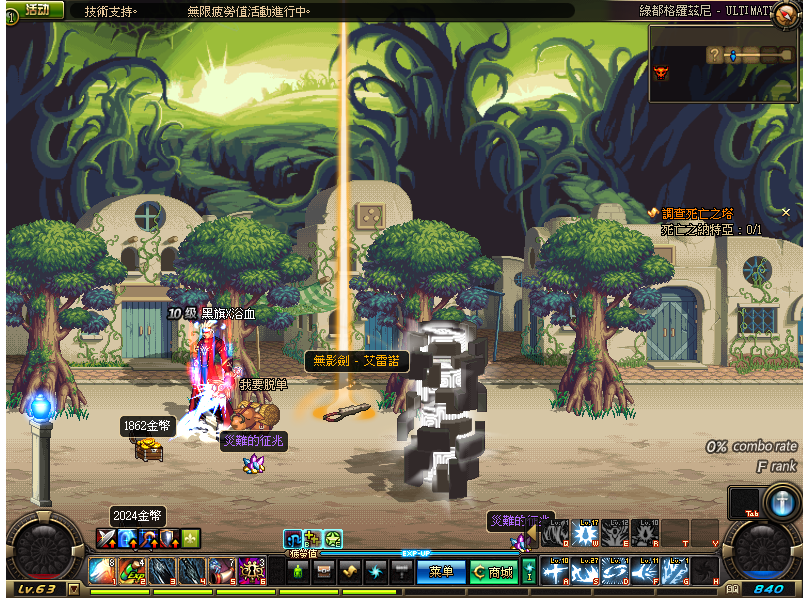Expand the arrow button beside Lv.63
The image size is (806, 598).
pos(73,589)
